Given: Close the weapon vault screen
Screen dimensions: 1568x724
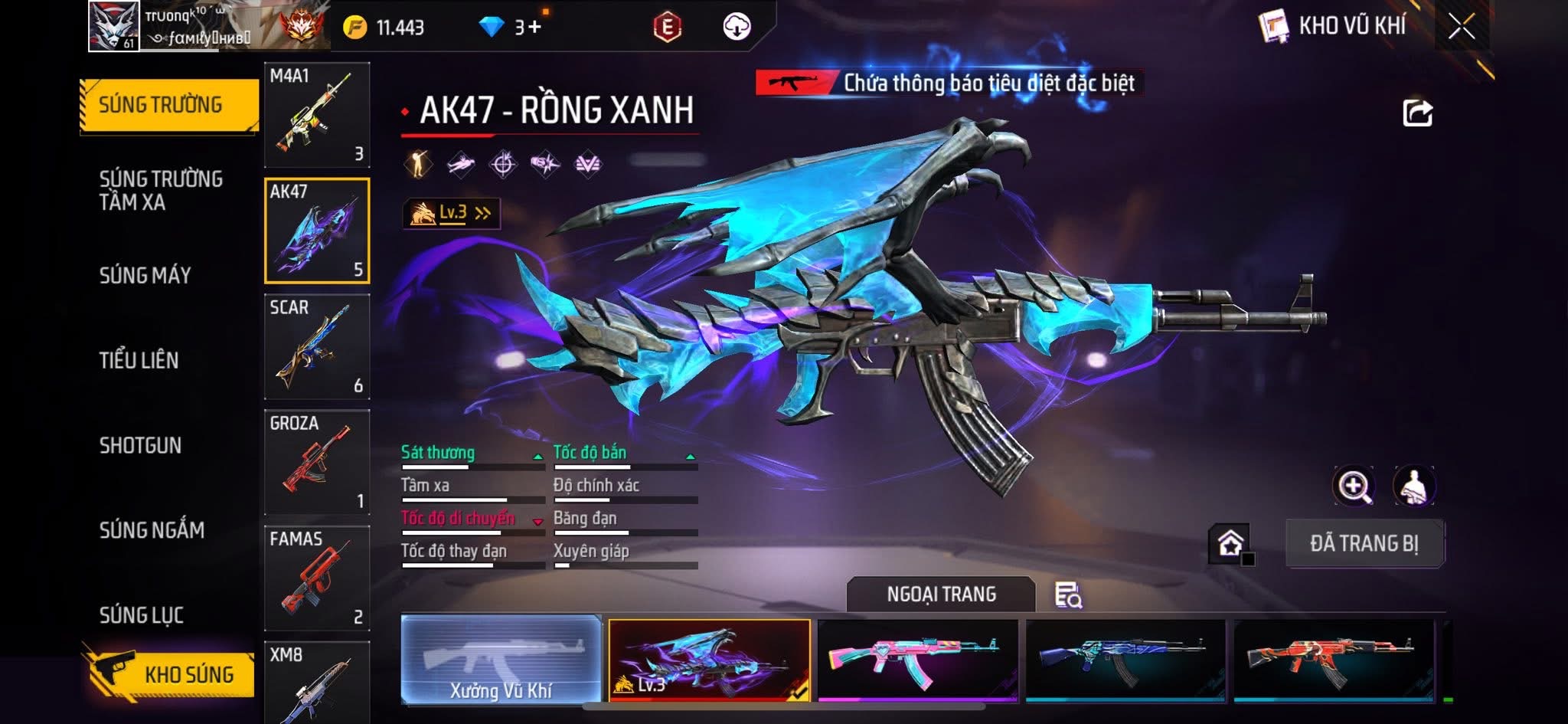Looking at the screenshot, I should coord(1461,28).
